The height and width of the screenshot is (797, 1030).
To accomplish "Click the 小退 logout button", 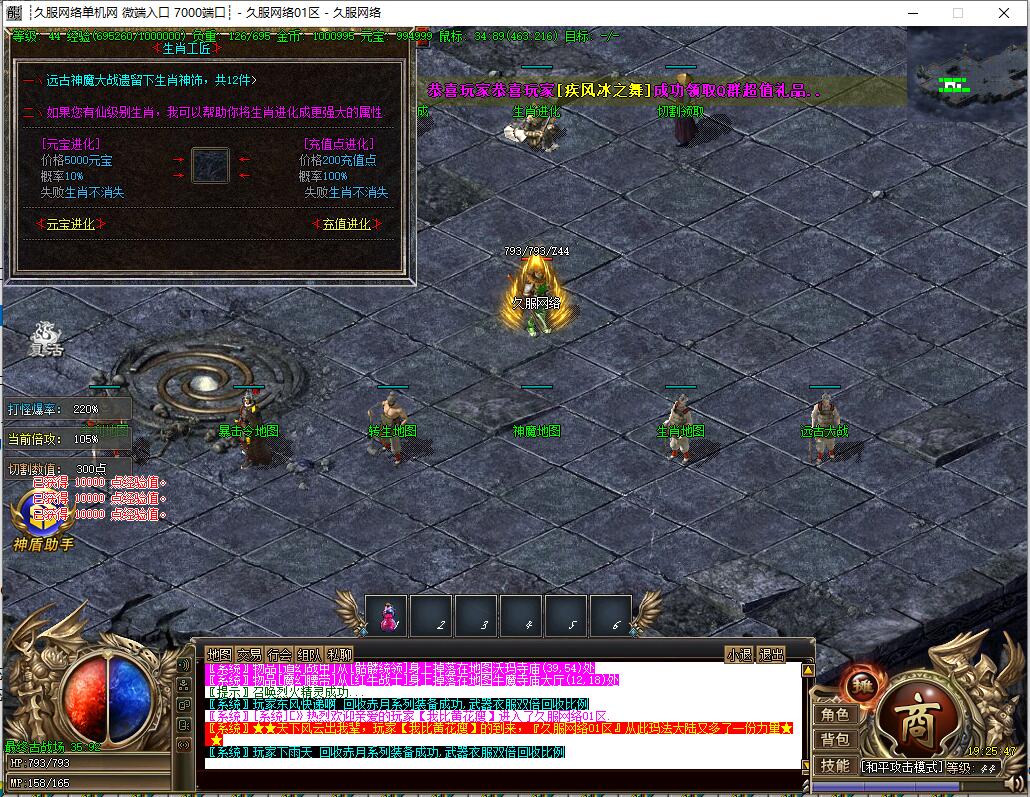I will [x=739, y=655].
